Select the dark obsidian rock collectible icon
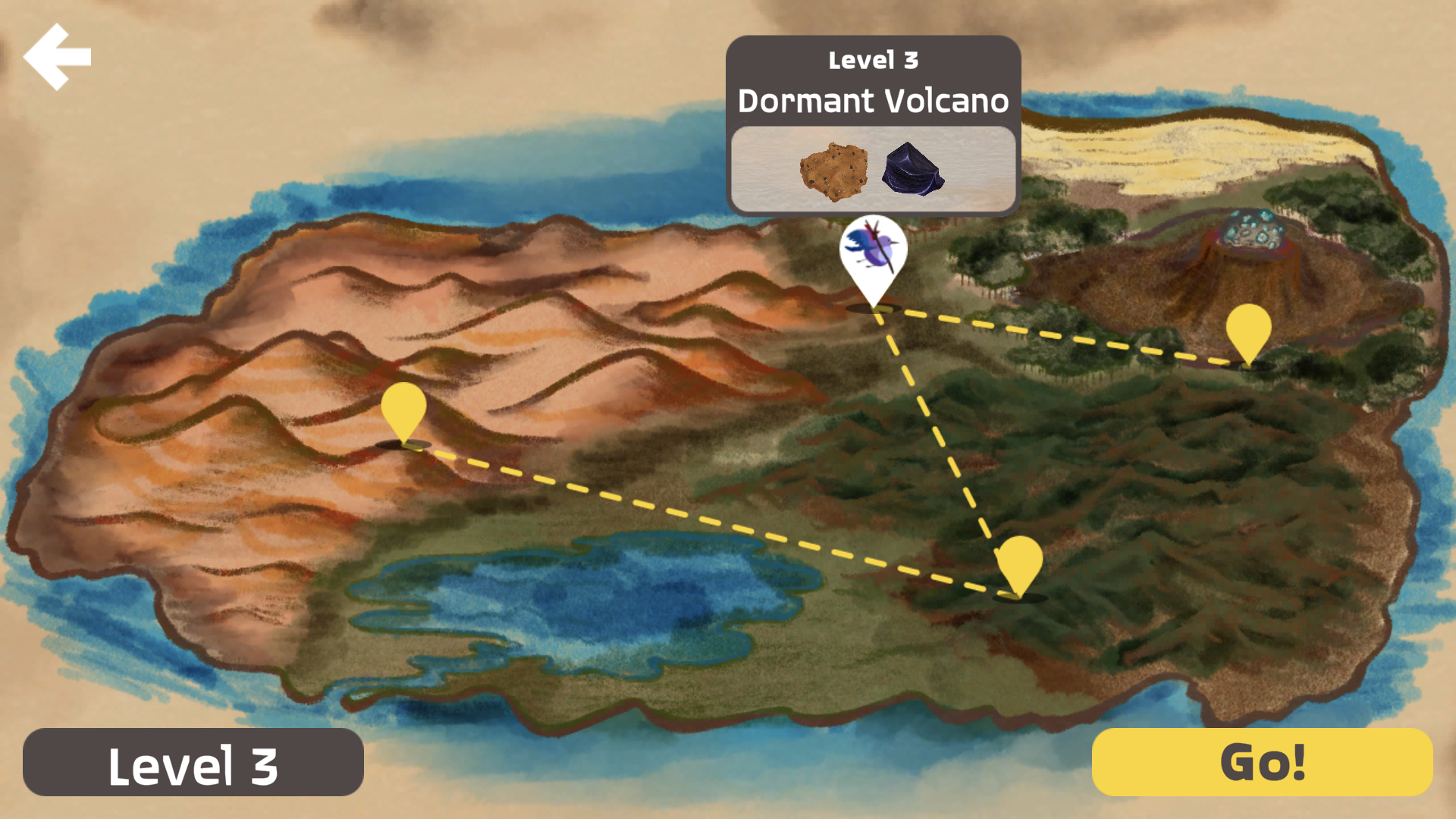This screenshot has width=1456, height=819. point(913,168)
